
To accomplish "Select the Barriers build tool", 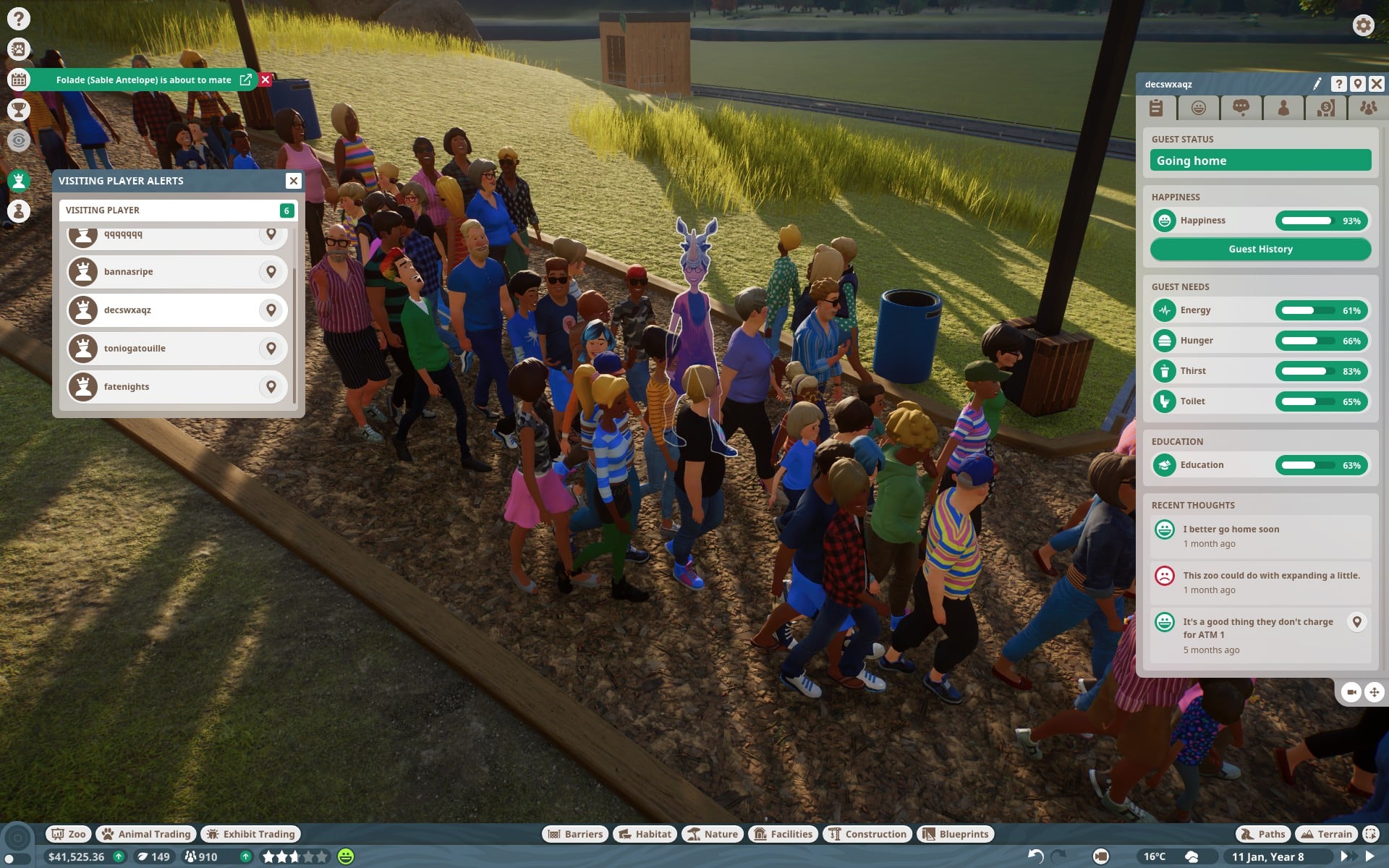I will (575, 834).
